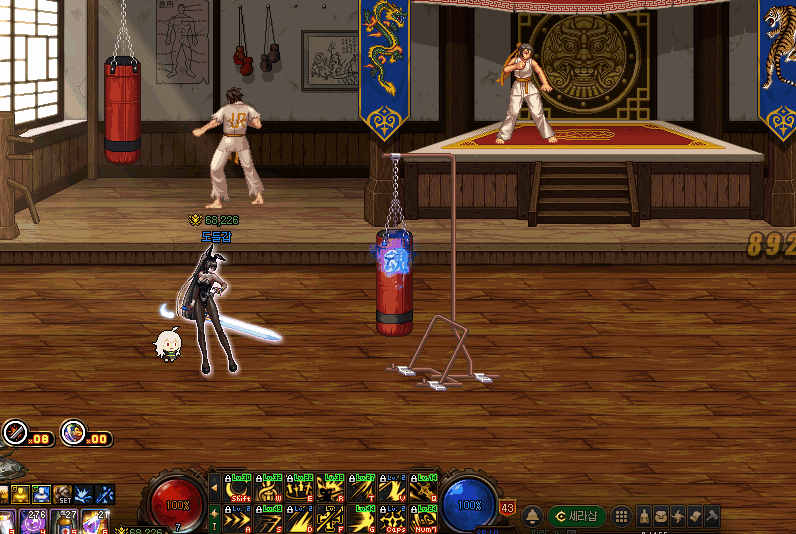Open the inventory bag icon
Image resolution: width=796 pixels, height=534 pixels.
click(x=661, y=516)
